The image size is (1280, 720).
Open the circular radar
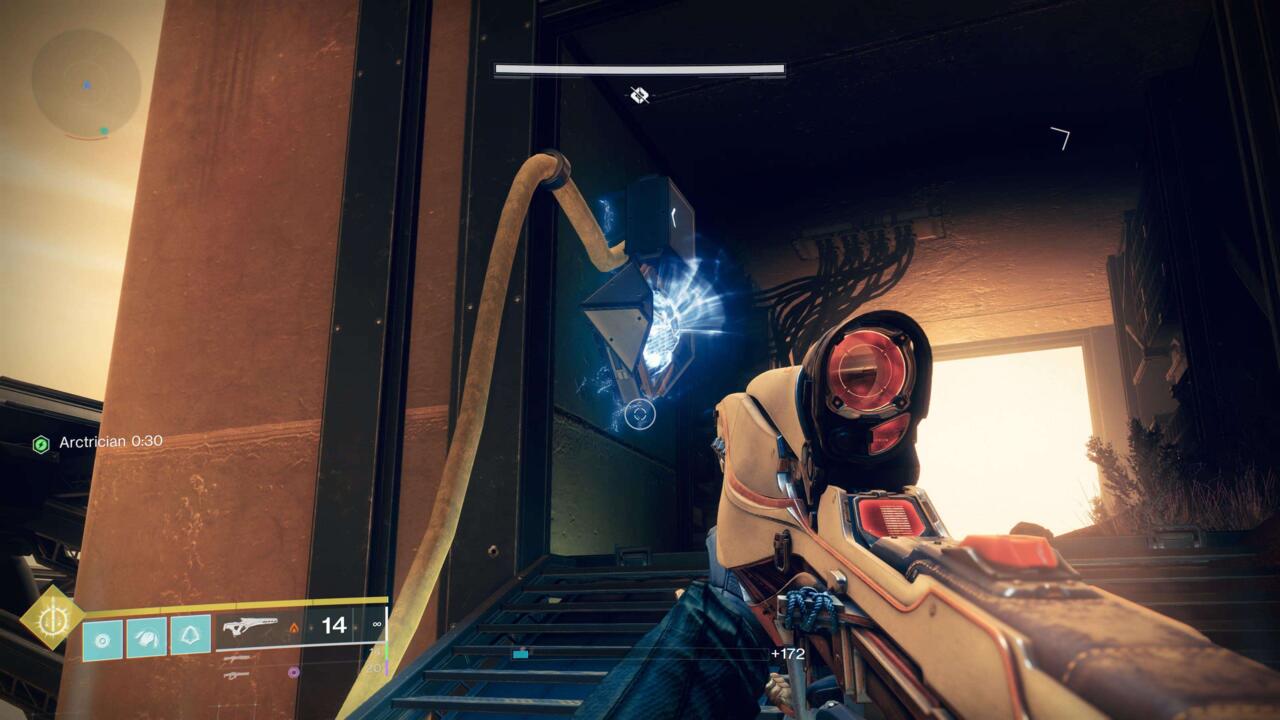coord(84,83)
